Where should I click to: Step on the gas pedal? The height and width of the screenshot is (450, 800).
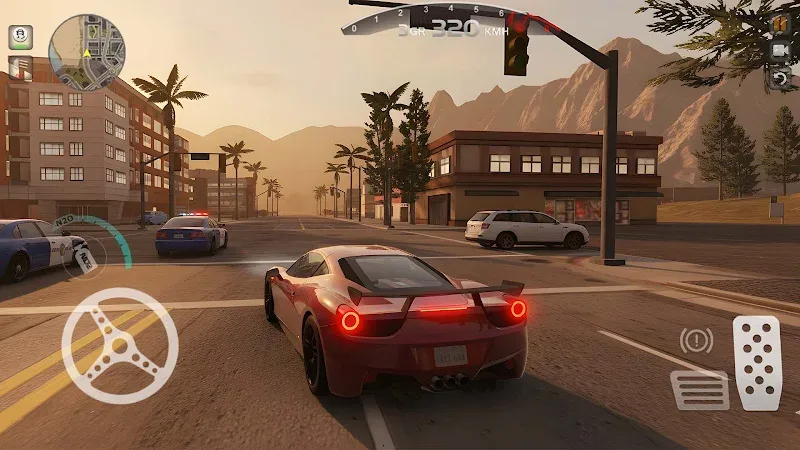click(x=756, y=363)
